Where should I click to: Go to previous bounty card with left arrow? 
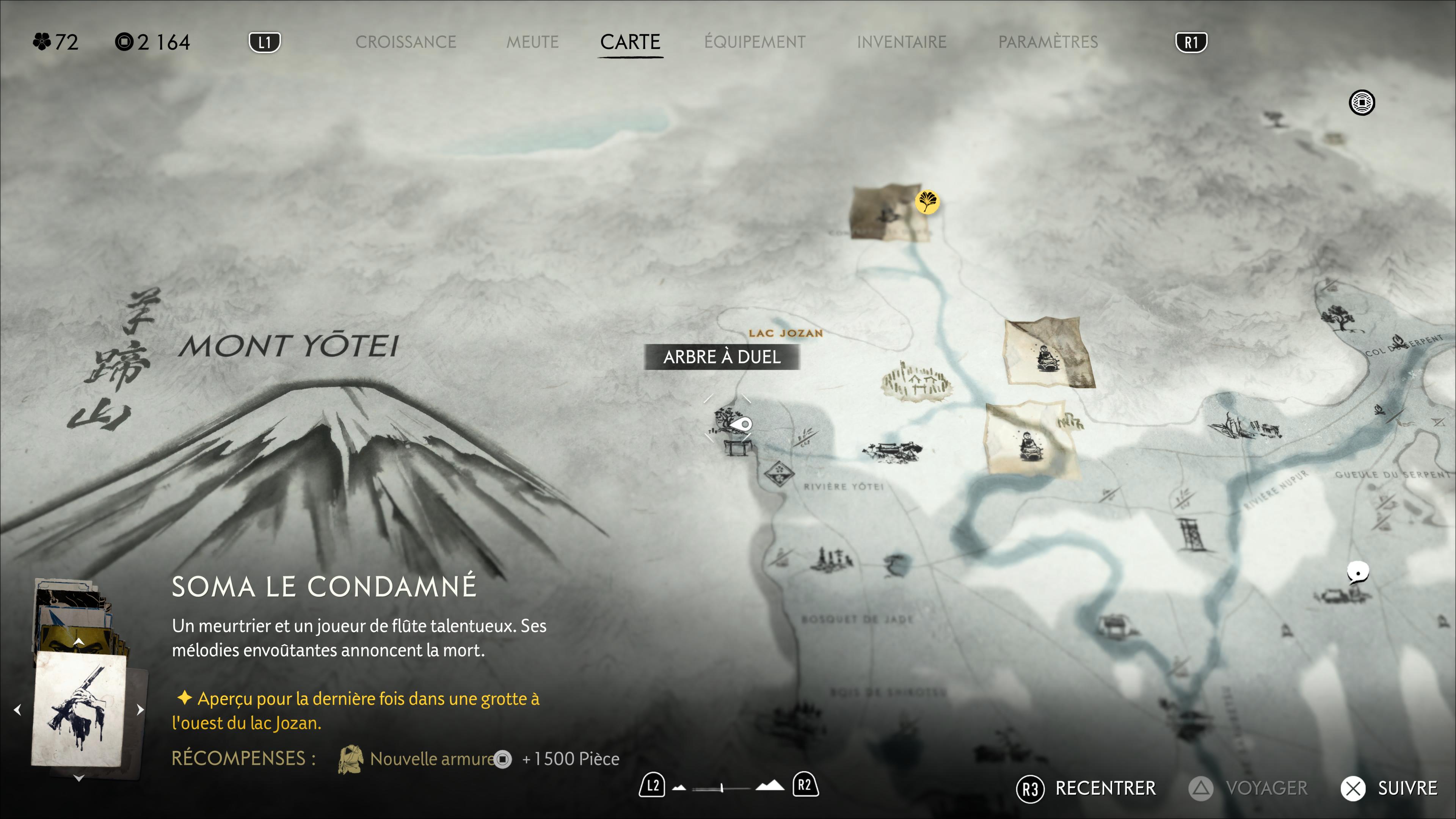[x=17, y=710]
